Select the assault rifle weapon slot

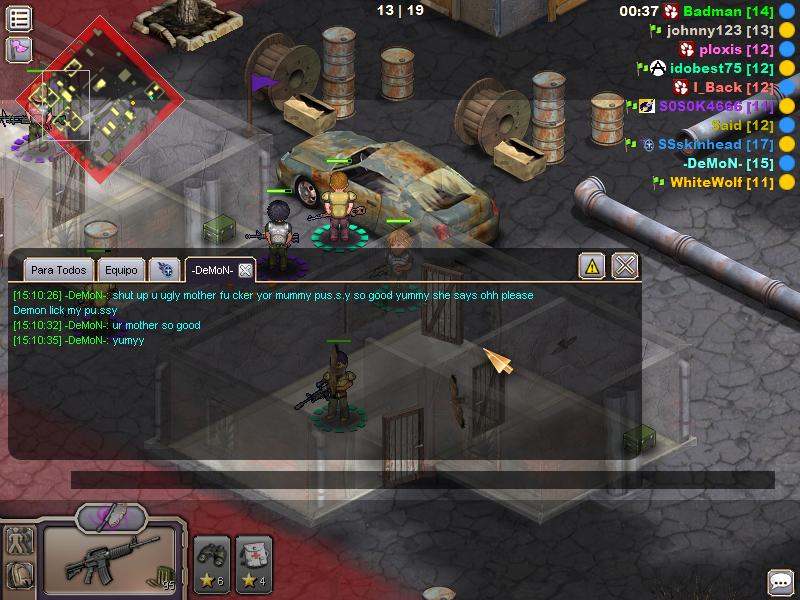click(x=110, y=558)
